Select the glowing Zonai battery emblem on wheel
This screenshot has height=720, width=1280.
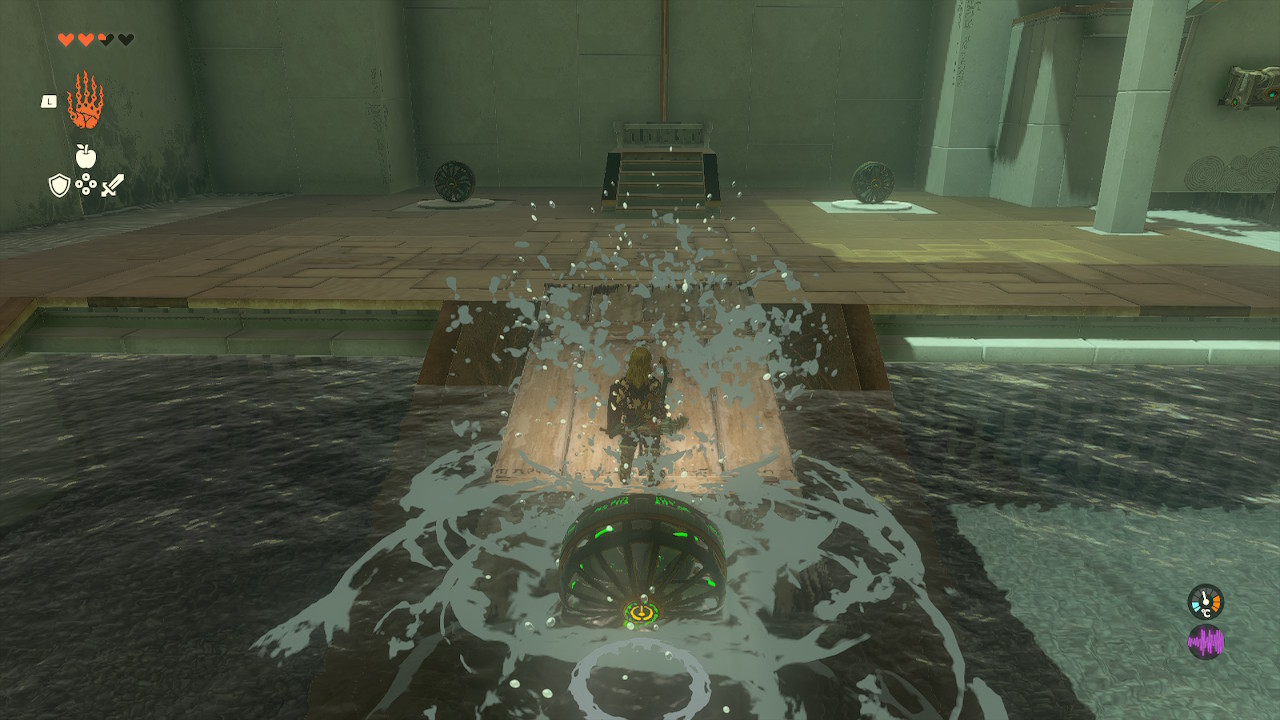coord(640,610)
